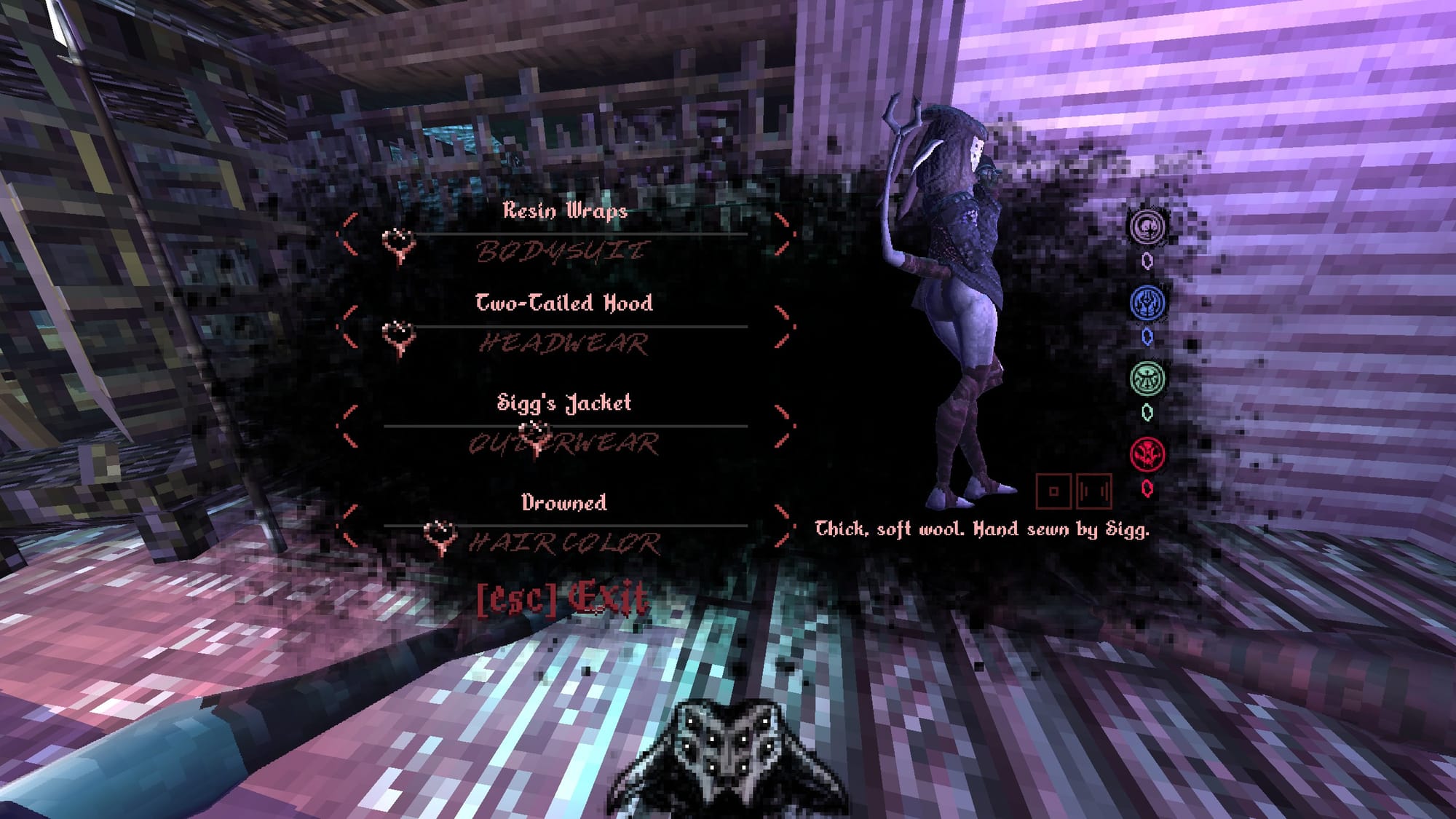Select the green round emblem
The image size is (1456, 819).
click(x=1147, y=379)
